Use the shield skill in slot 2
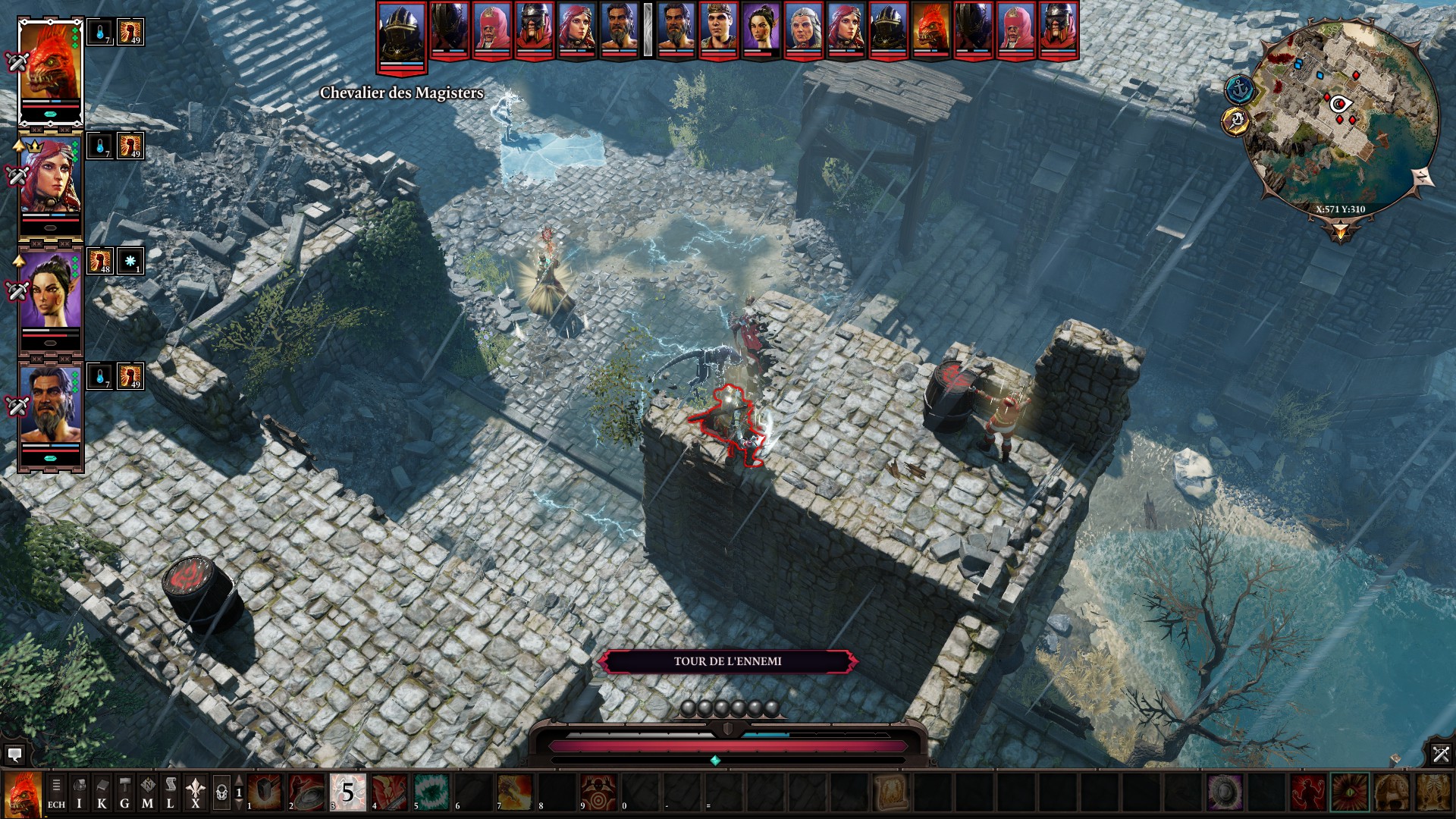Image resolution: width=1456 pixels, height=819 pixels. pyautogui.click(x=306, y=792)
